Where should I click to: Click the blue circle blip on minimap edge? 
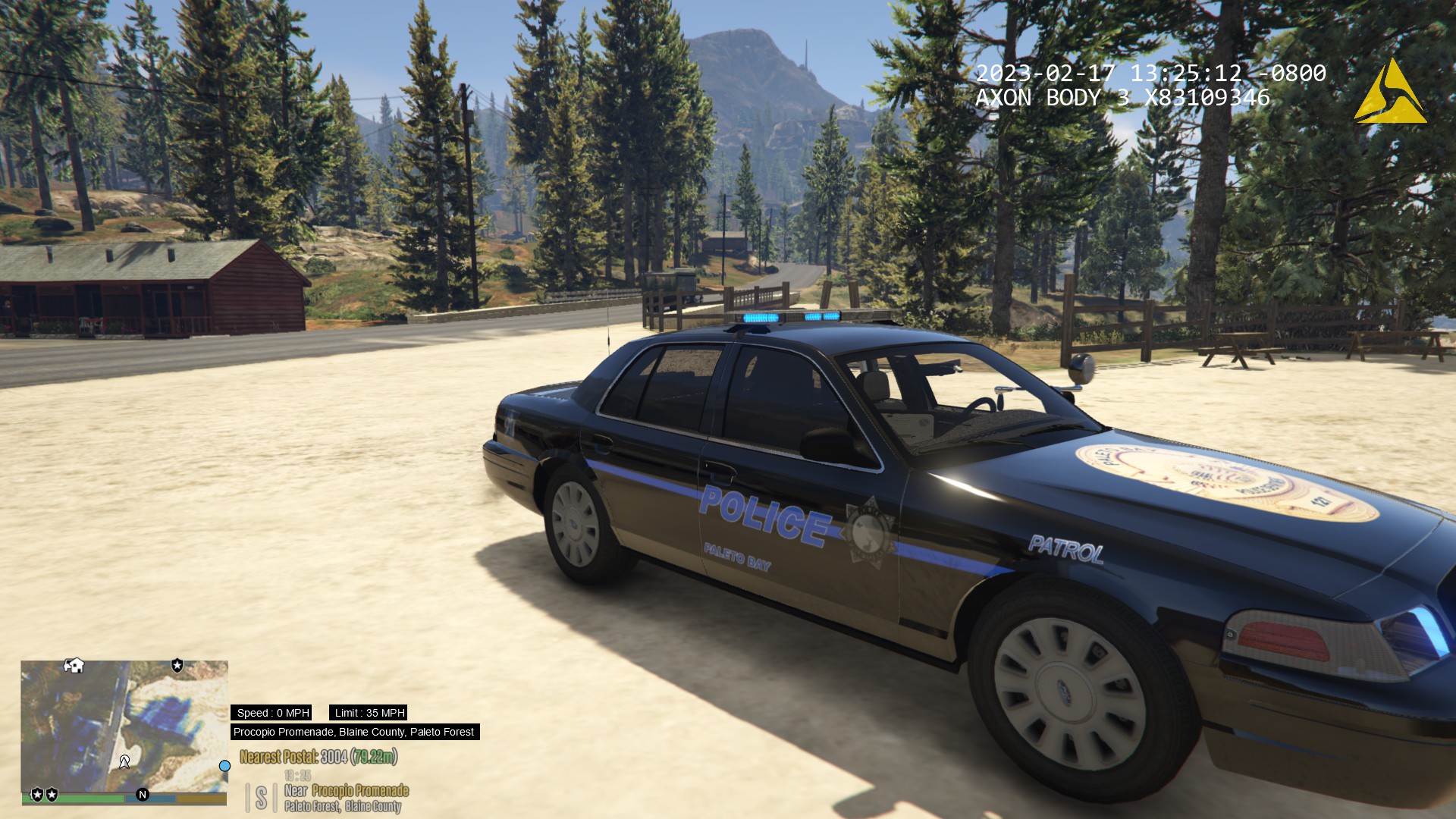click(224, 766)
